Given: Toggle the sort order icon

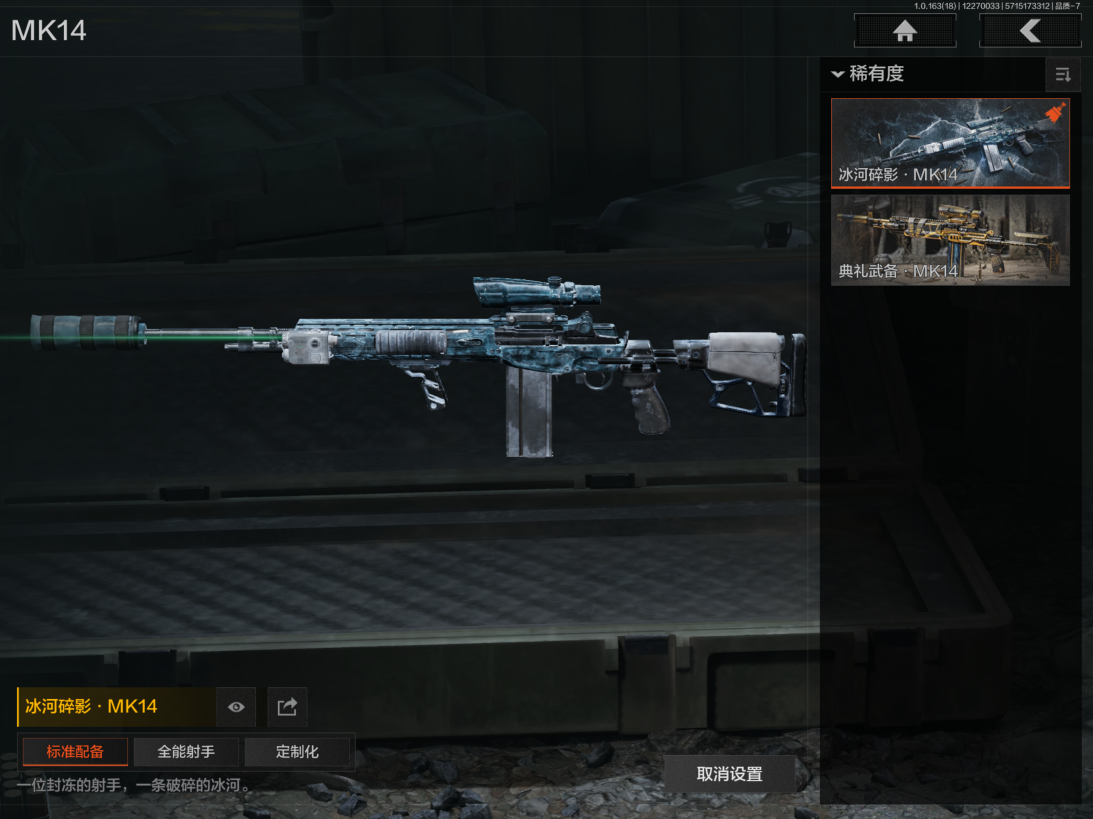Looking at the screenshot, I should coord(1063,75).
